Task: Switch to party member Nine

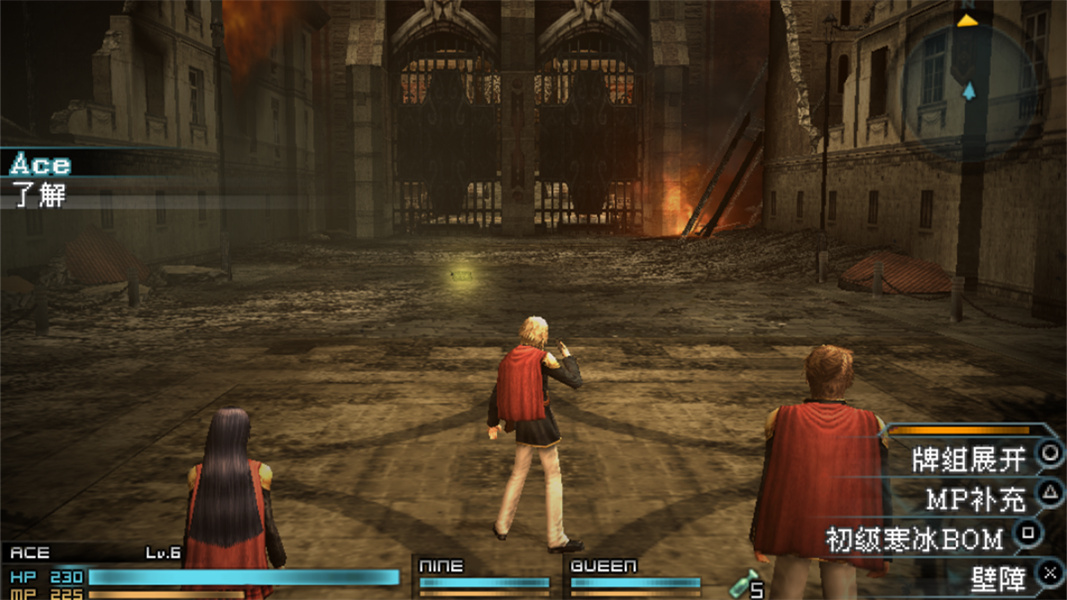Action: [x=483, y=575]
